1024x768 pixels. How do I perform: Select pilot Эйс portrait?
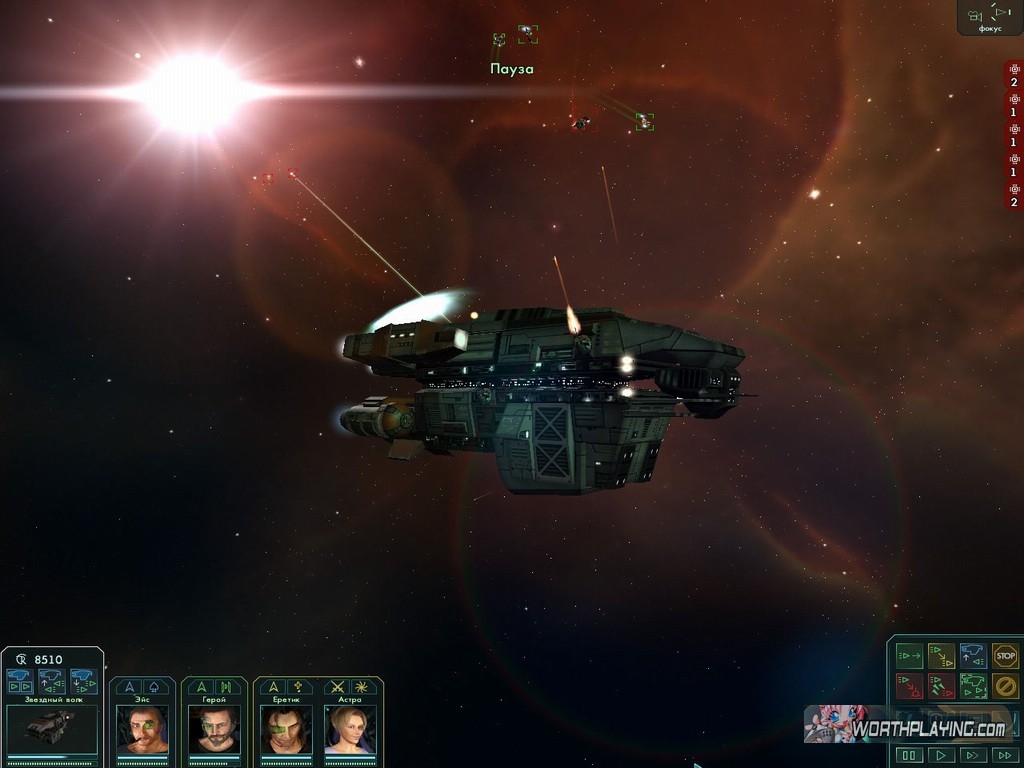[x=142, y=729]
